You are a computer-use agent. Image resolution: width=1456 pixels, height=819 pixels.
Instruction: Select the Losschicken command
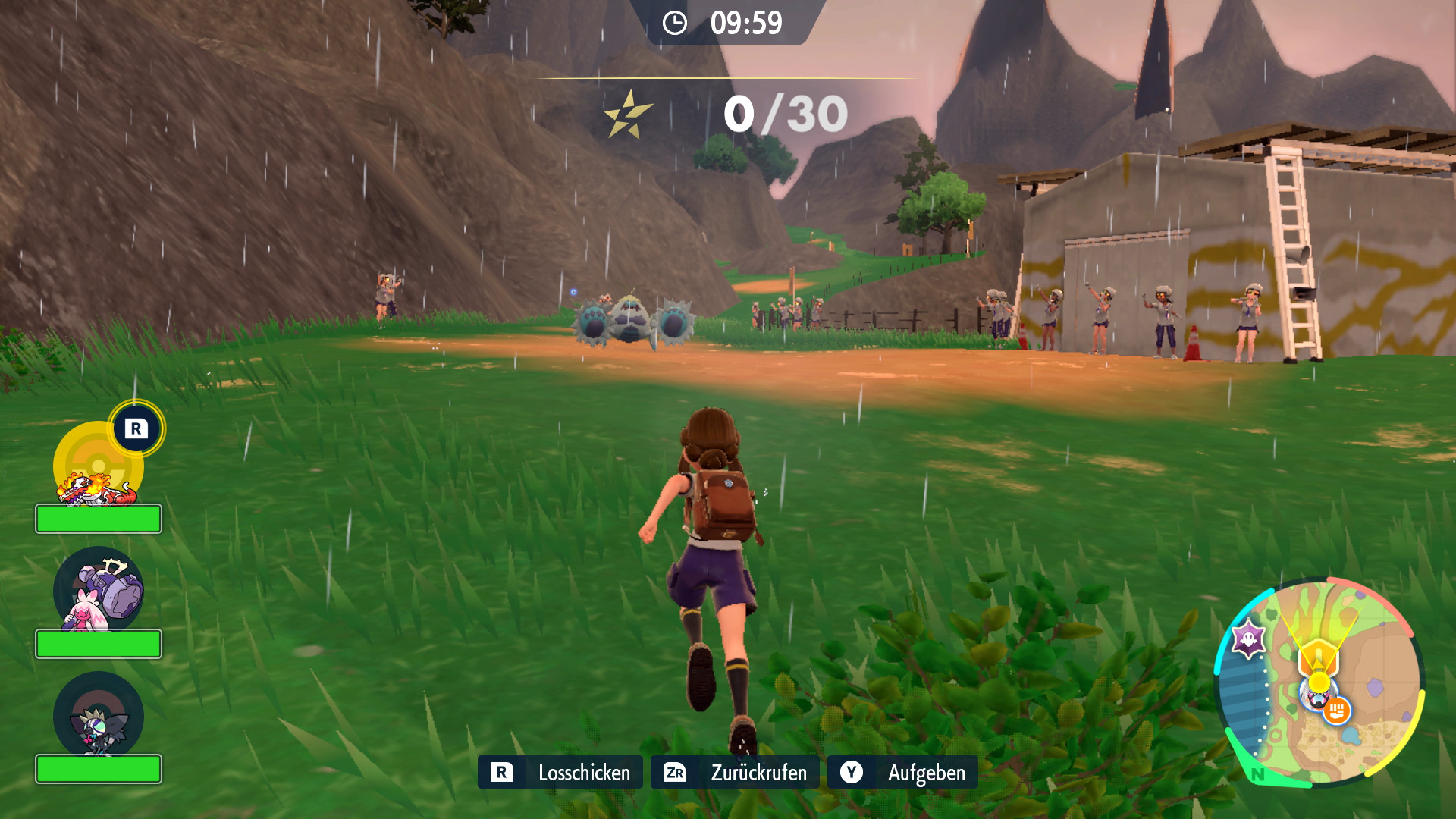click(x=560, y=772)
